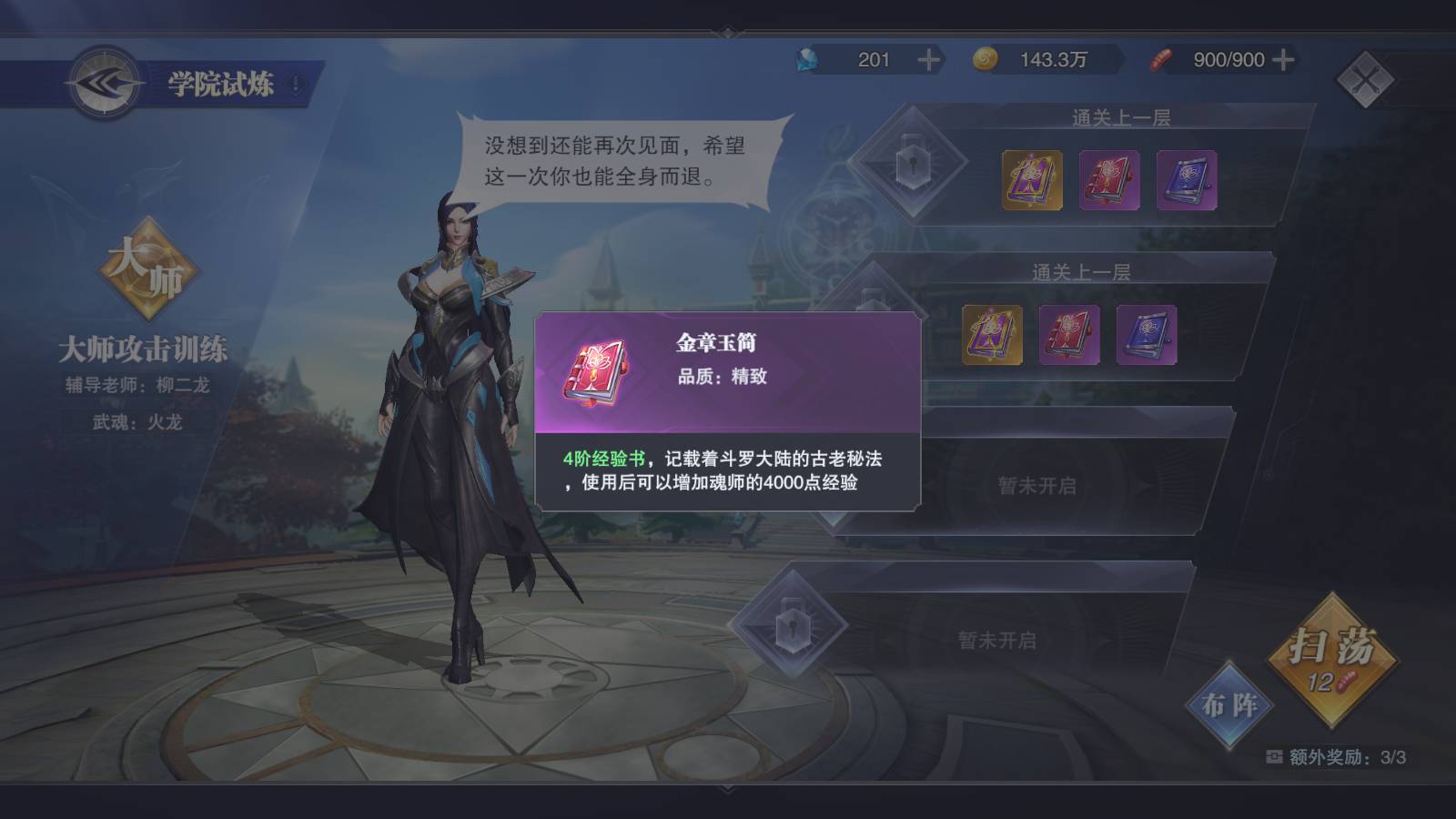Click the gold coin currency icon
The width and height of the screenshot is (1456, 819).
point(984,60)
